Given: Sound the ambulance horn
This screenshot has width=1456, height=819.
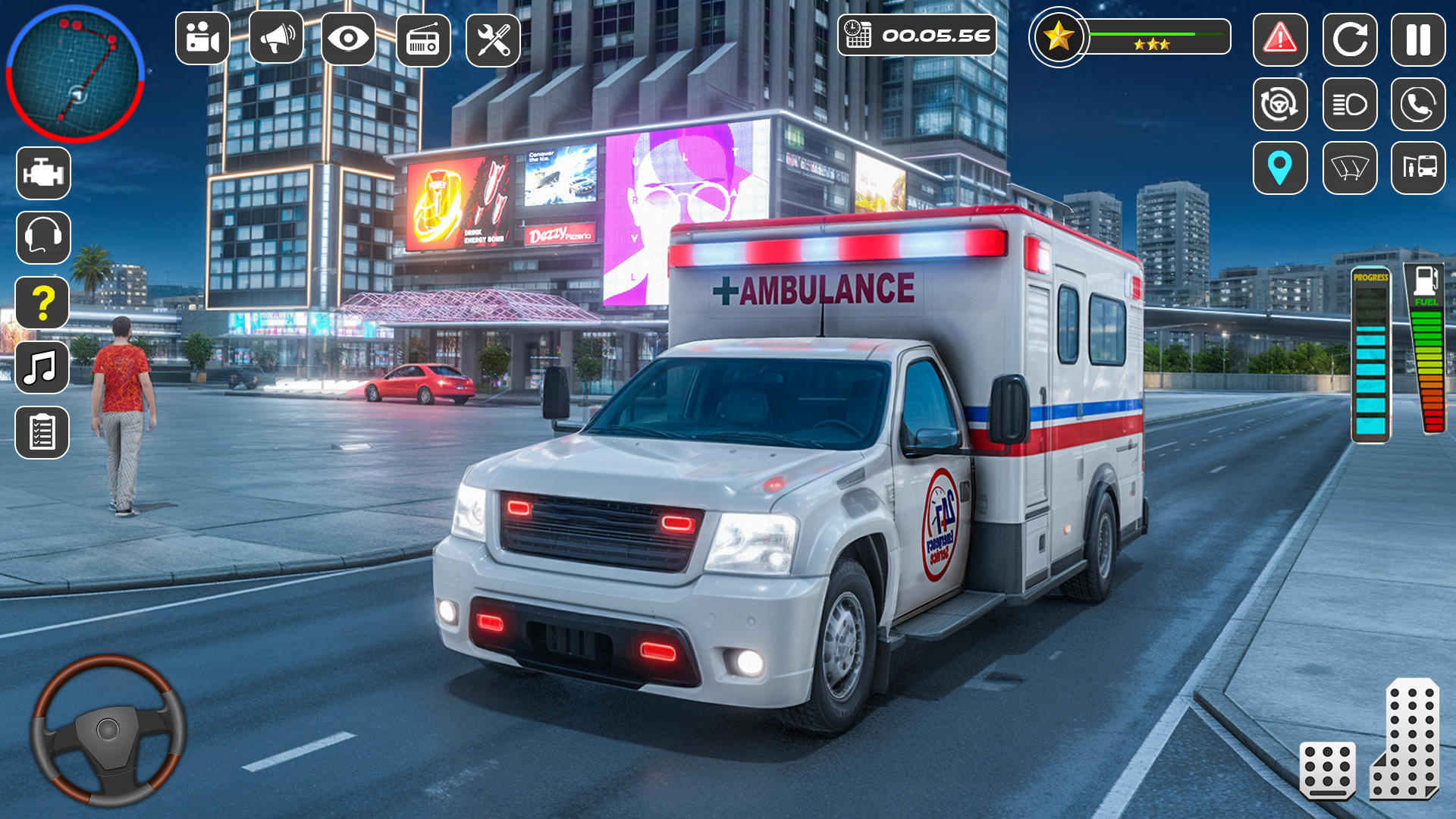Looking at the screenshot, I should click(x=276, y=39).
